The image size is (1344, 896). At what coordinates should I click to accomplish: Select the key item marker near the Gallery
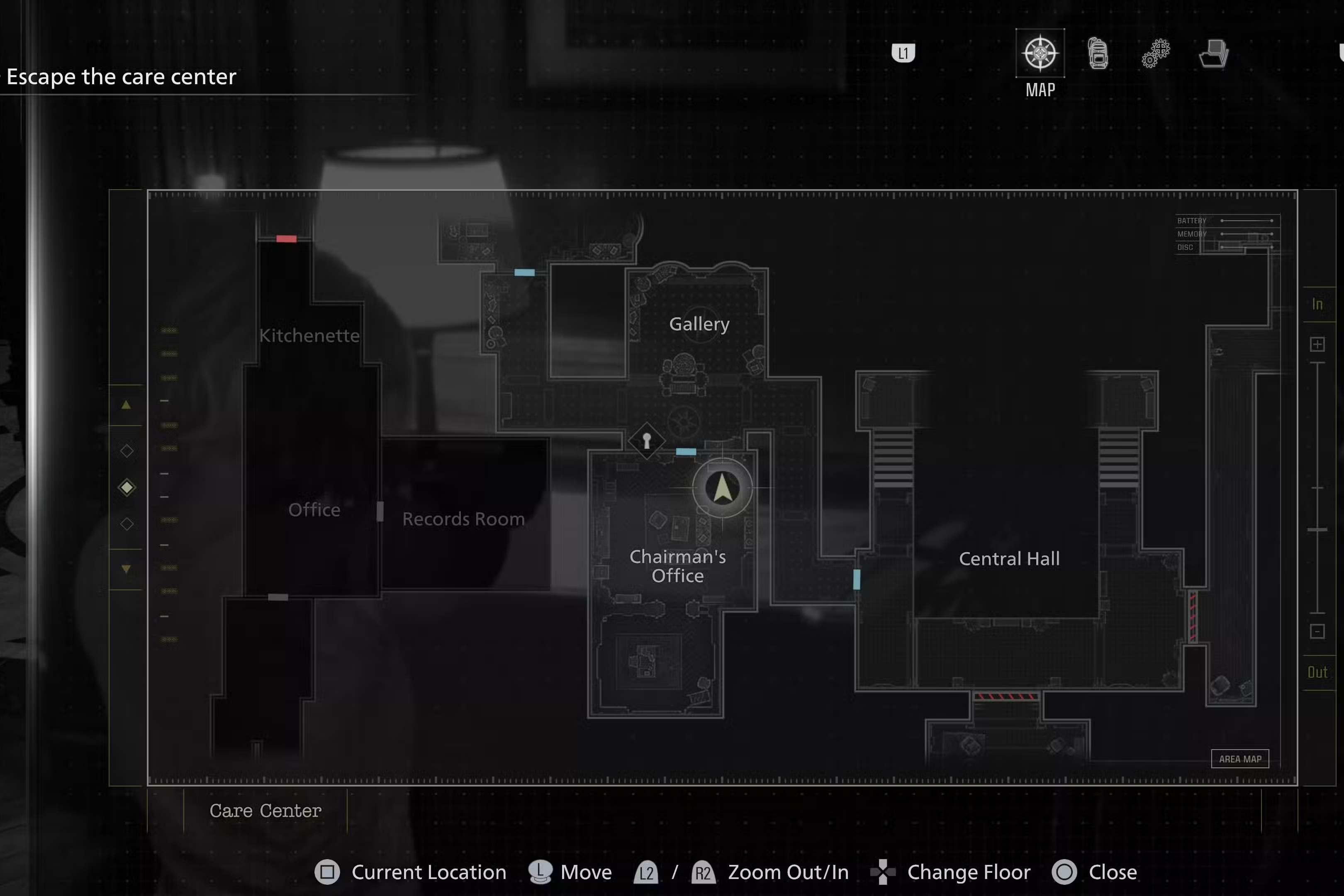point(648,441)
